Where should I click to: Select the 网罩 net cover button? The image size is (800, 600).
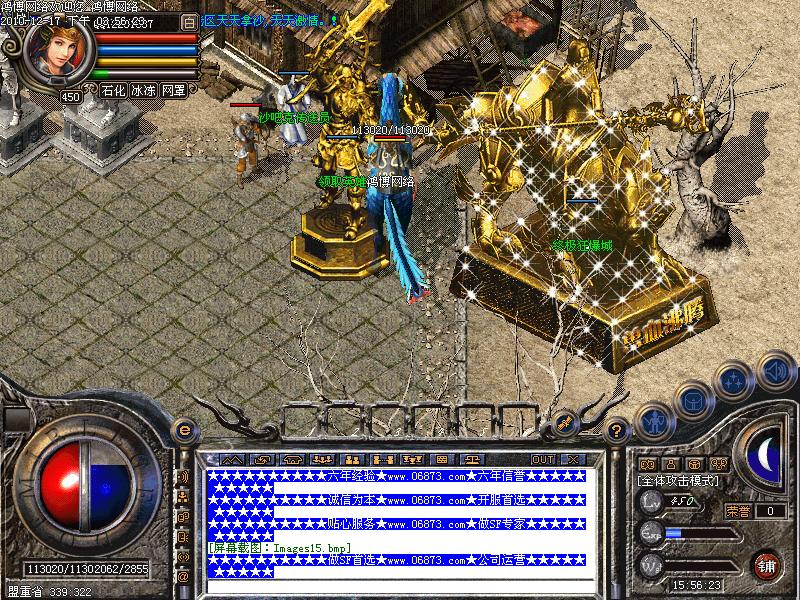pyautogui.click(x=173, y=90)
